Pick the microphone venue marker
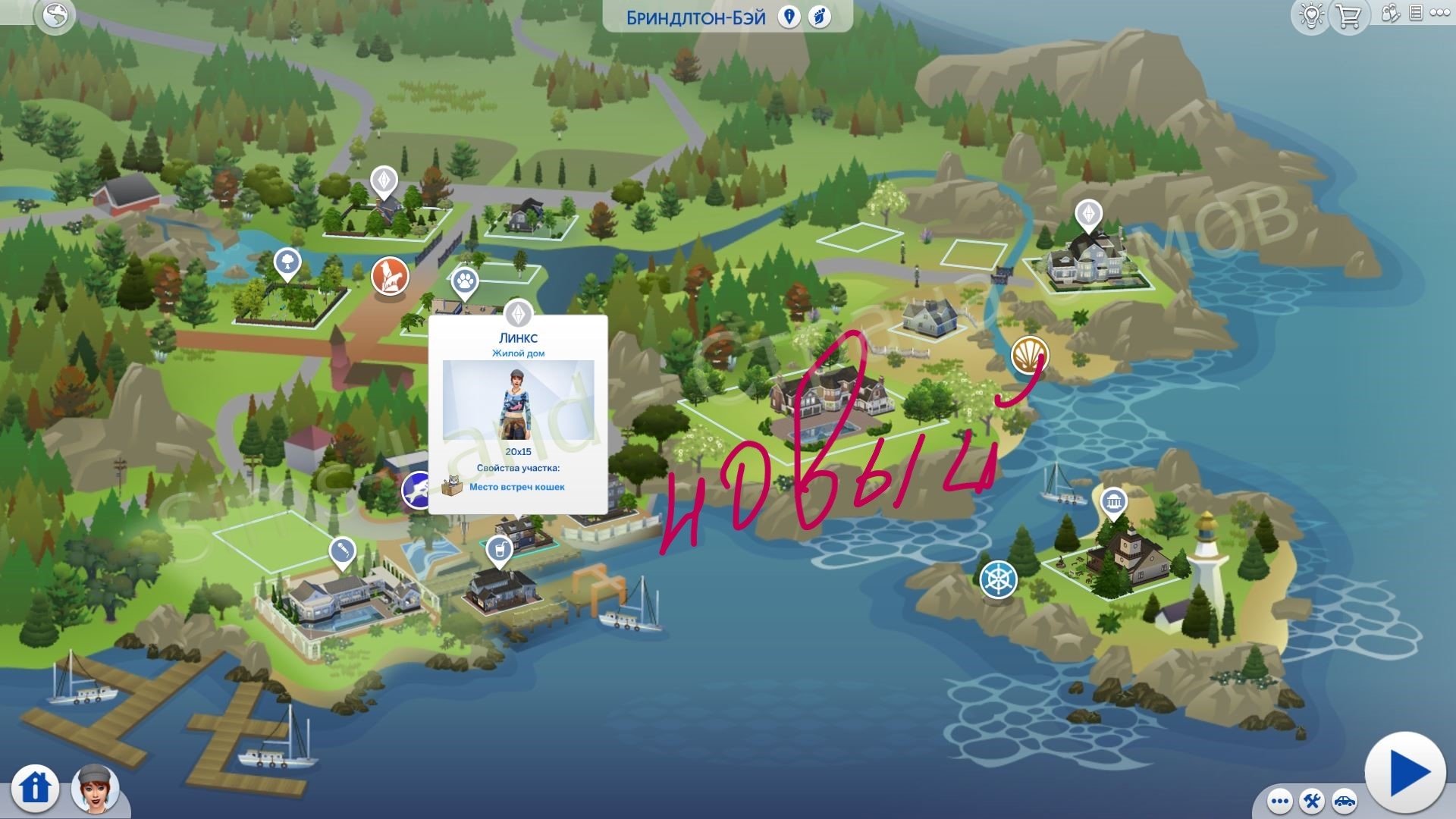The height and width of the screenshot is (819, 1456). coord(342,551)
